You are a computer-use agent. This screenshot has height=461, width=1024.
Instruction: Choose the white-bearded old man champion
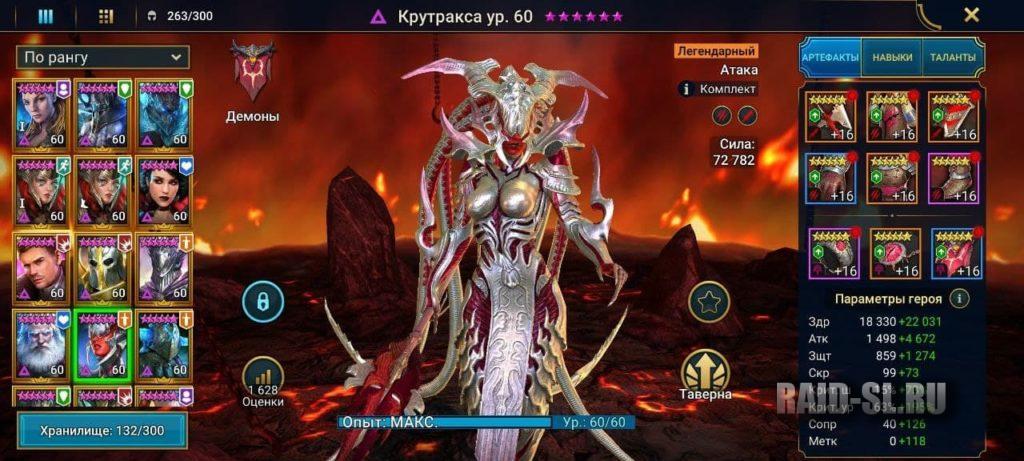click(x=42, y=344)
